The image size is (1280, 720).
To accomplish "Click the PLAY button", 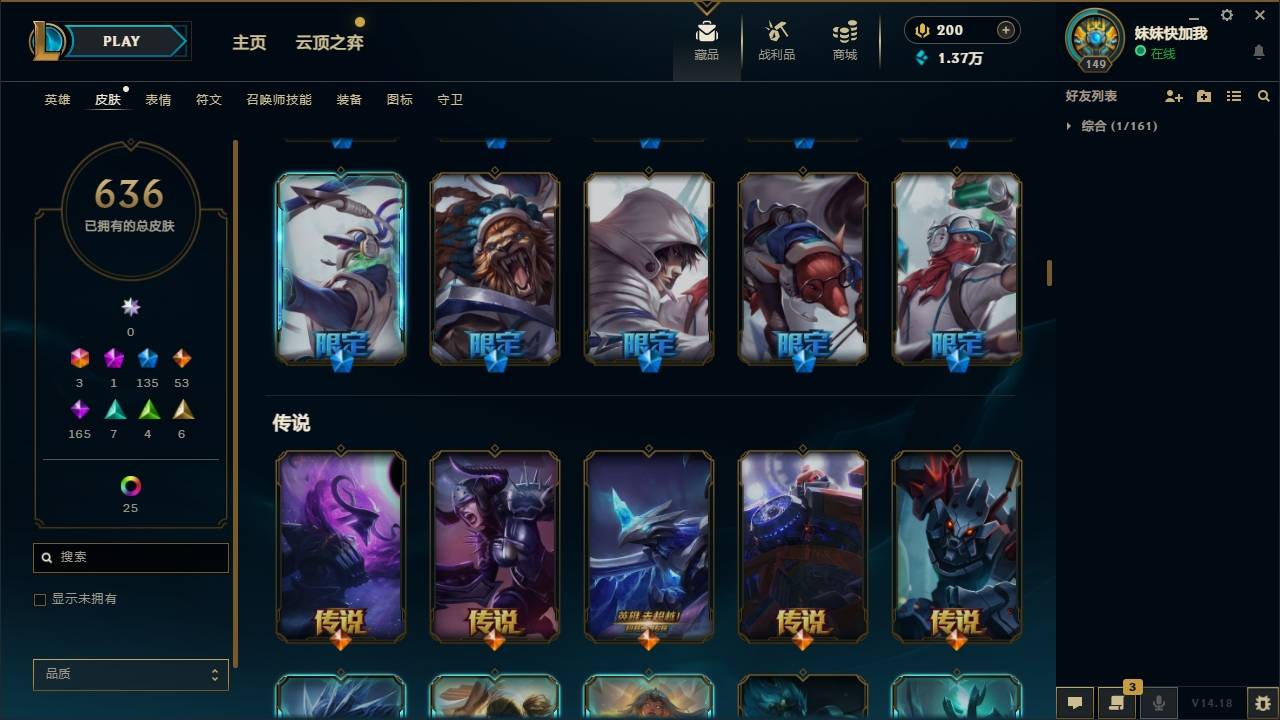I will [x=120, y=41].
